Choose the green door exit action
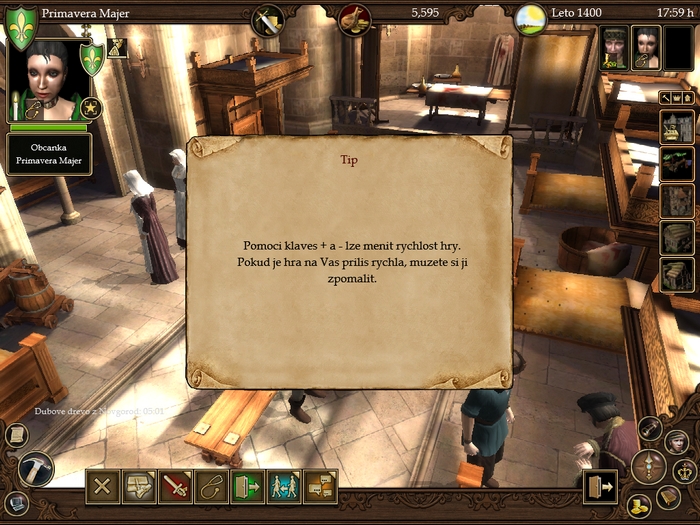The height and width of the screenshot is (525, 700). tap(246, 487)
